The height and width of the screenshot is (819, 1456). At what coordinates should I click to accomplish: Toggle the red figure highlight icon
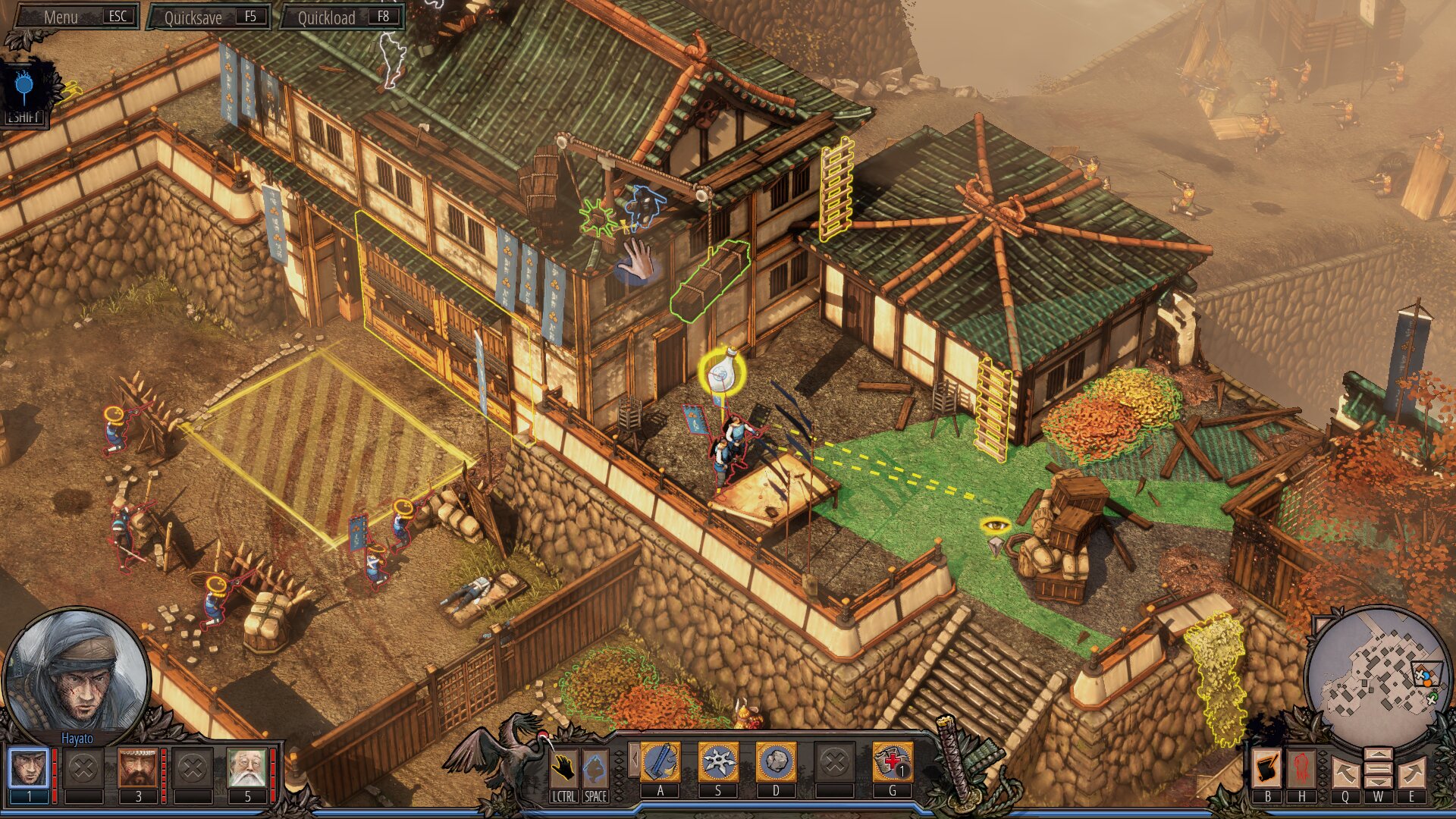point(1302,768)
